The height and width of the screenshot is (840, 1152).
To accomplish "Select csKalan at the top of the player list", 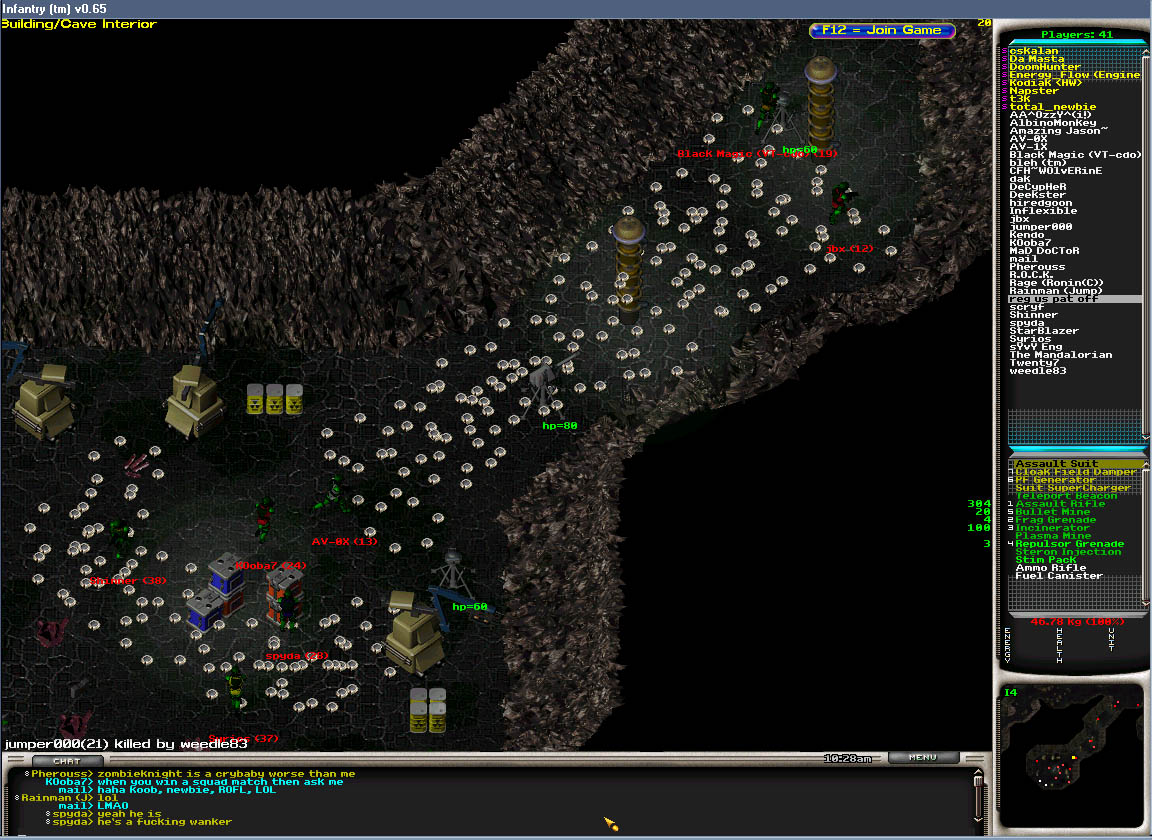I will tap(1034, 51).
